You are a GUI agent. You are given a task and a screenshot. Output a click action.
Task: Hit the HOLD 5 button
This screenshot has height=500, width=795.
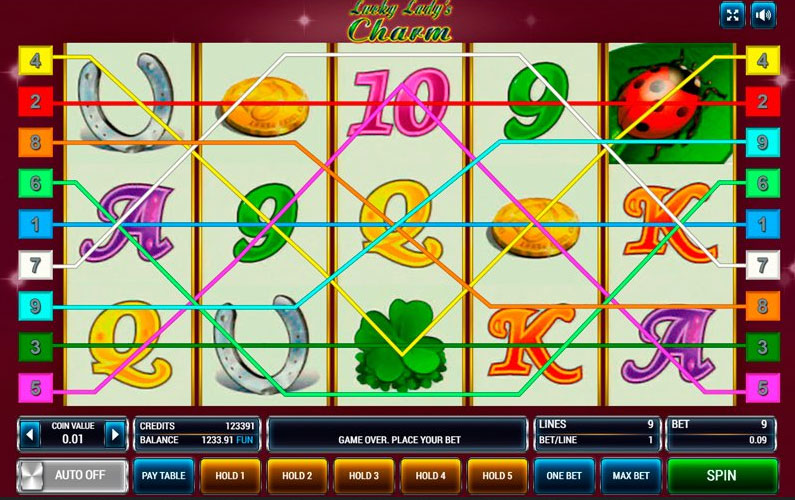[x=497, y=475]
